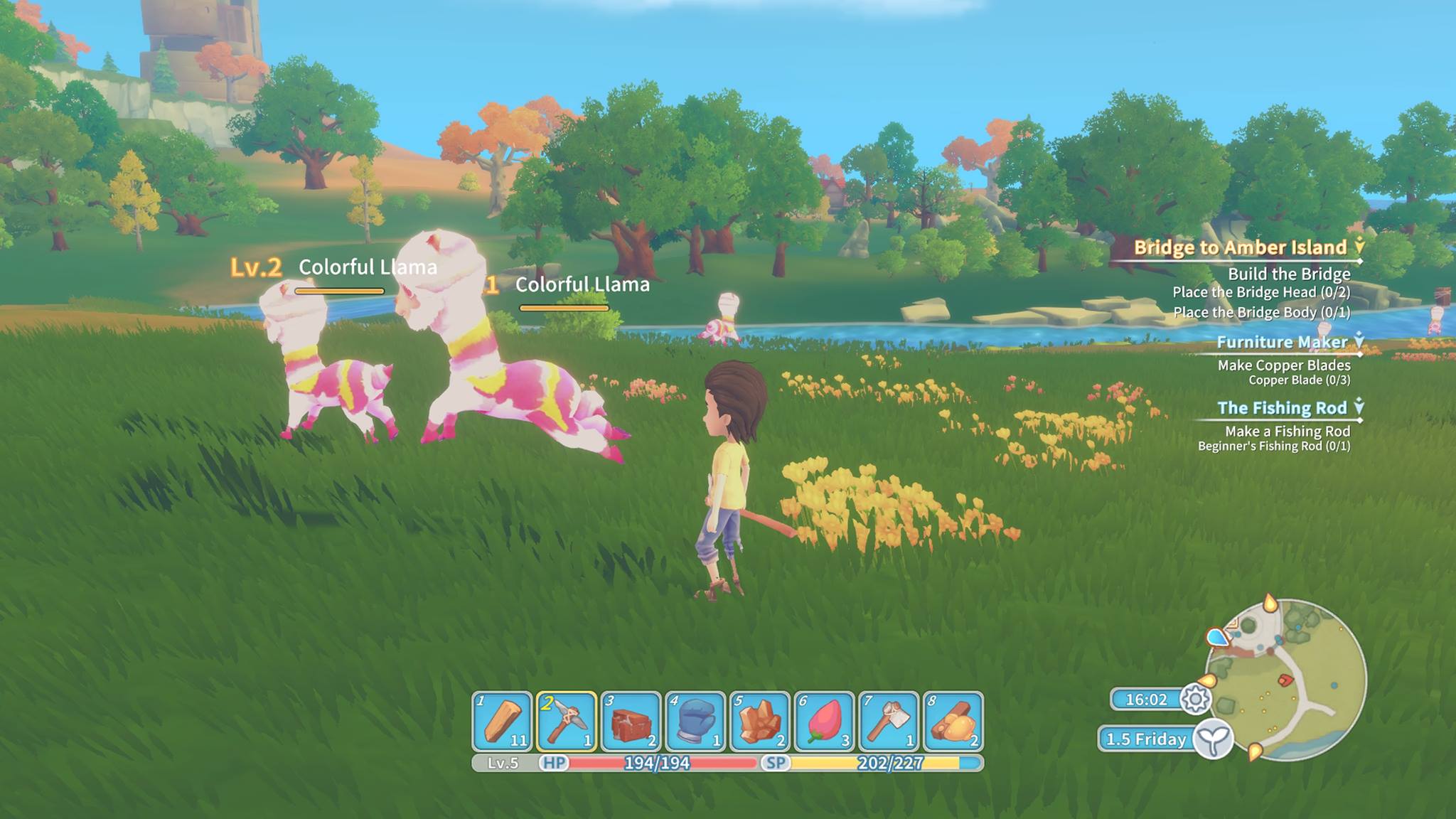Image resolution: width=1456 pixels, height=819 pixels.
Task: Select The Fishing Rod quest tracker
Action: 1282,408
